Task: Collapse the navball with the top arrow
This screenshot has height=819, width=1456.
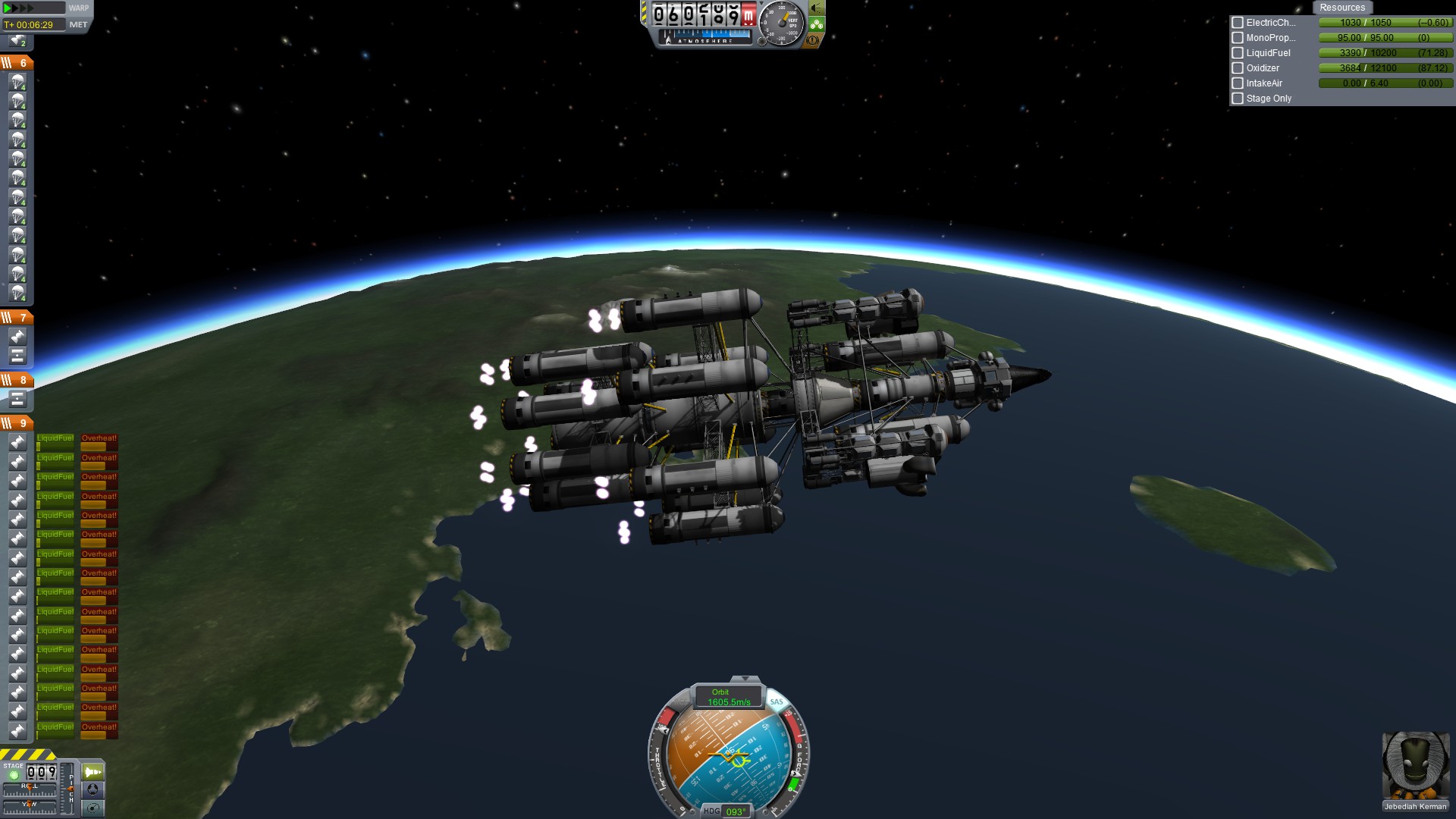Action: (745, 679)
